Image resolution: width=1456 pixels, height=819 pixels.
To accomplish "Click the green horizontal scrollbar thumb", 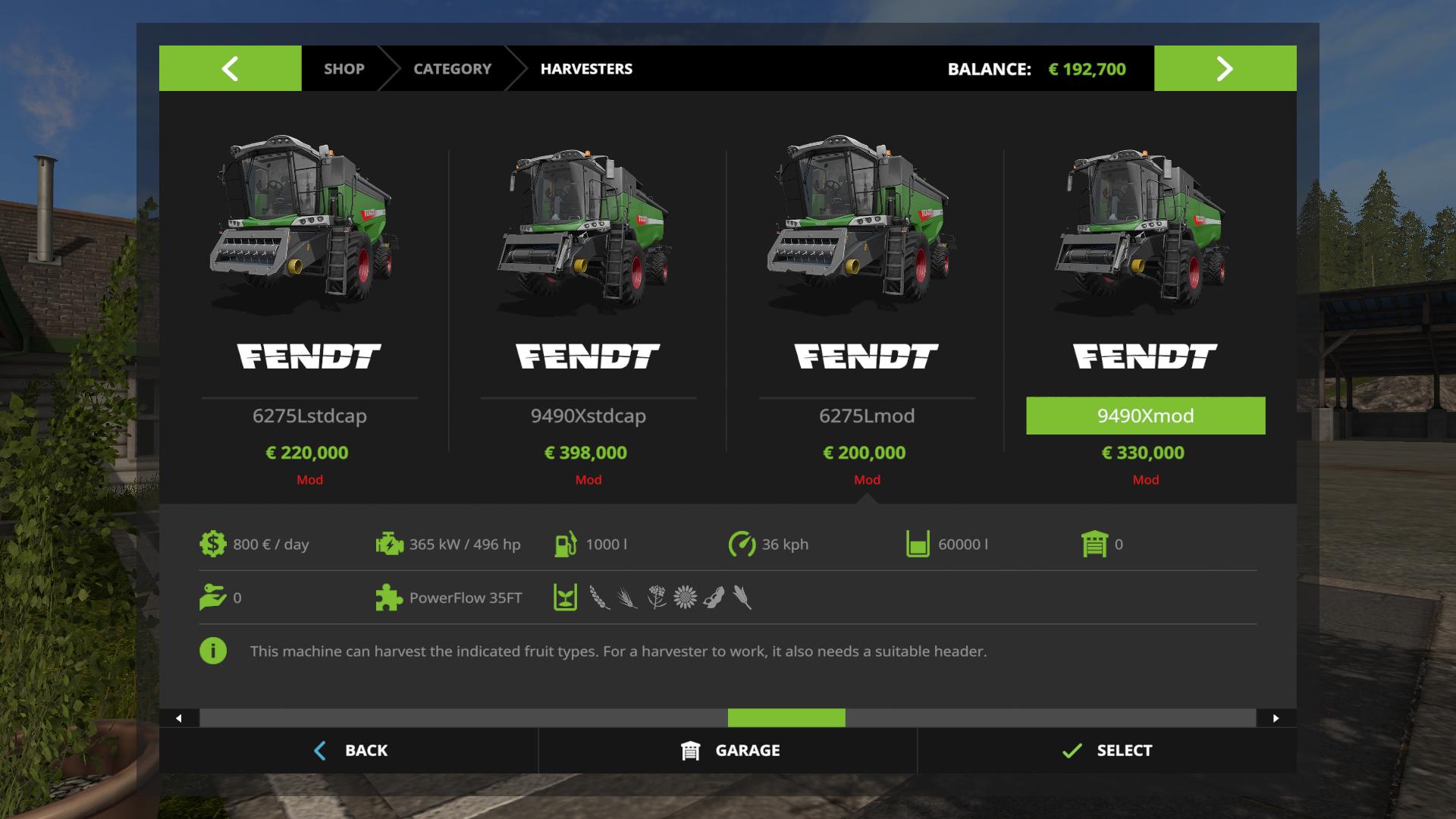I will pyautogui.click(x=786, y=718).
